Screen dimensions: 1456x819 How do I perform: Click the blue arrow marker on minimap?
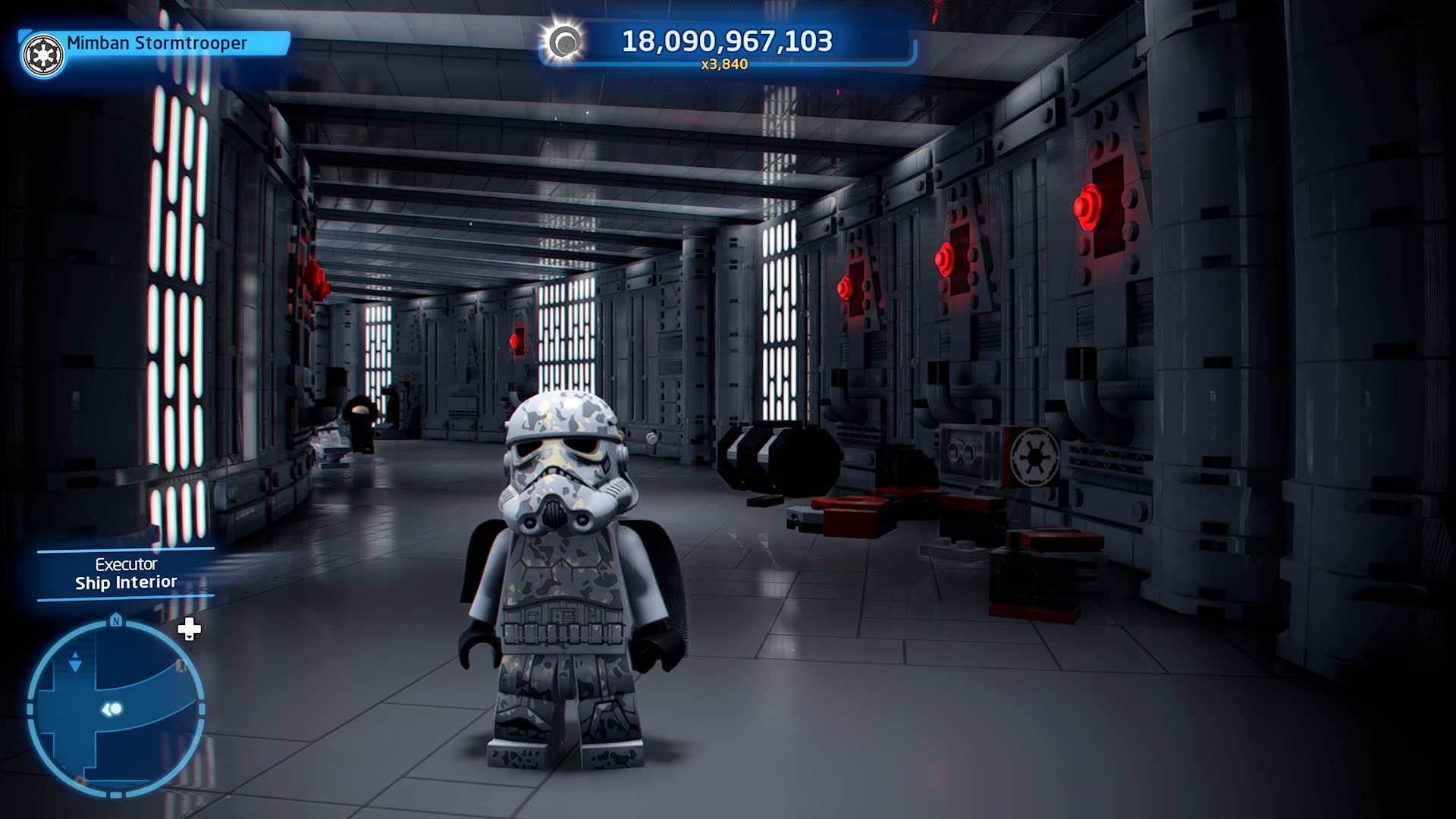[75, 663]
